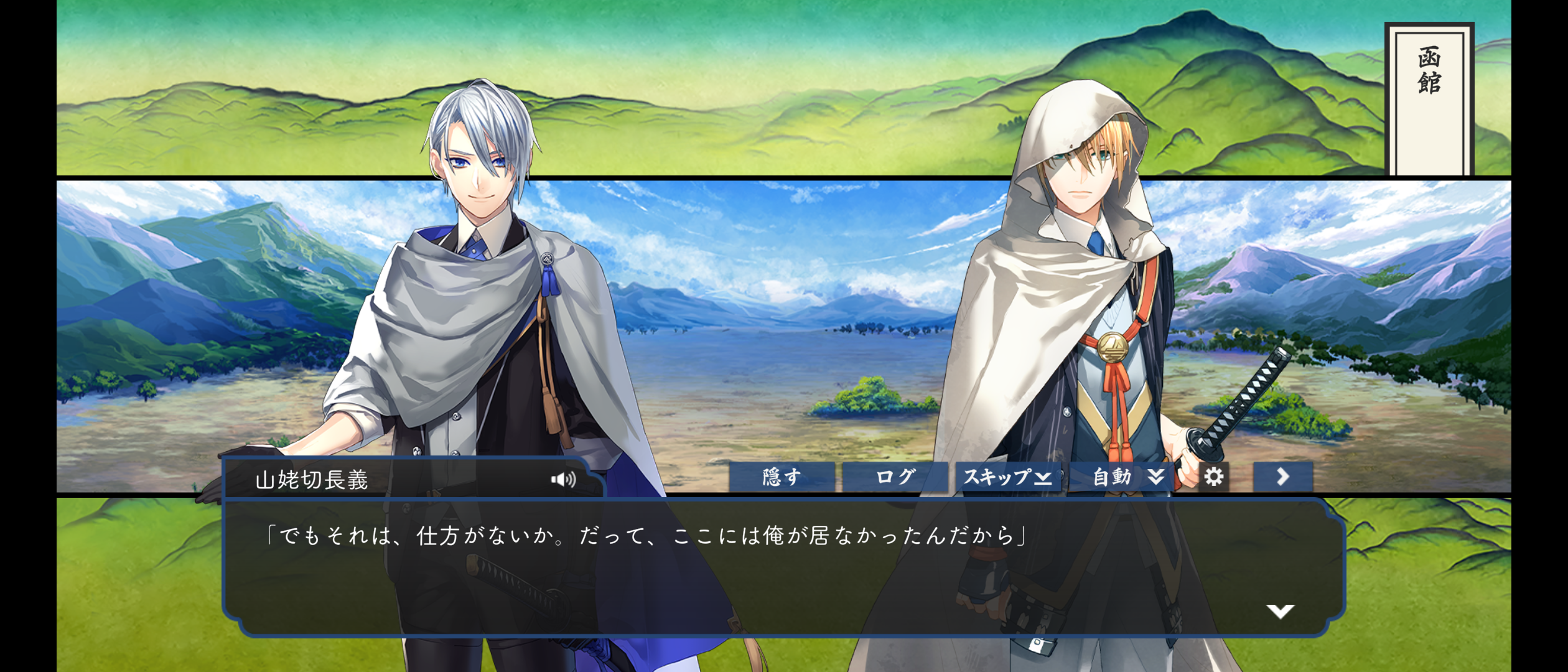Skip the scene with スキップ

click(1007, 477)
